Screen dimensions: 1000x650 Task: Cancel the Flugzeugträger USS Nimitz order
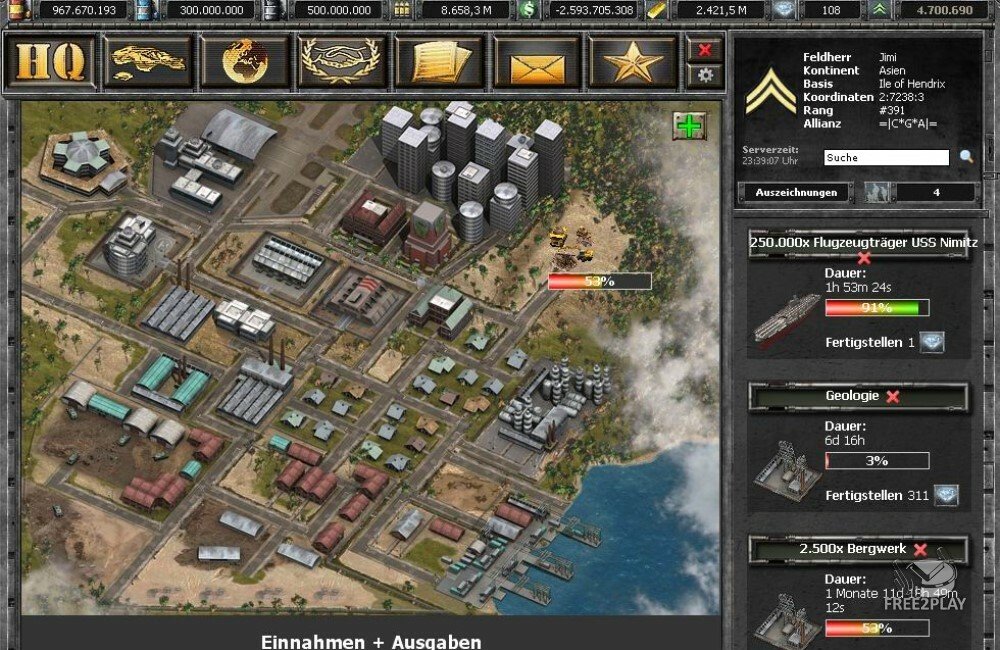864,258
